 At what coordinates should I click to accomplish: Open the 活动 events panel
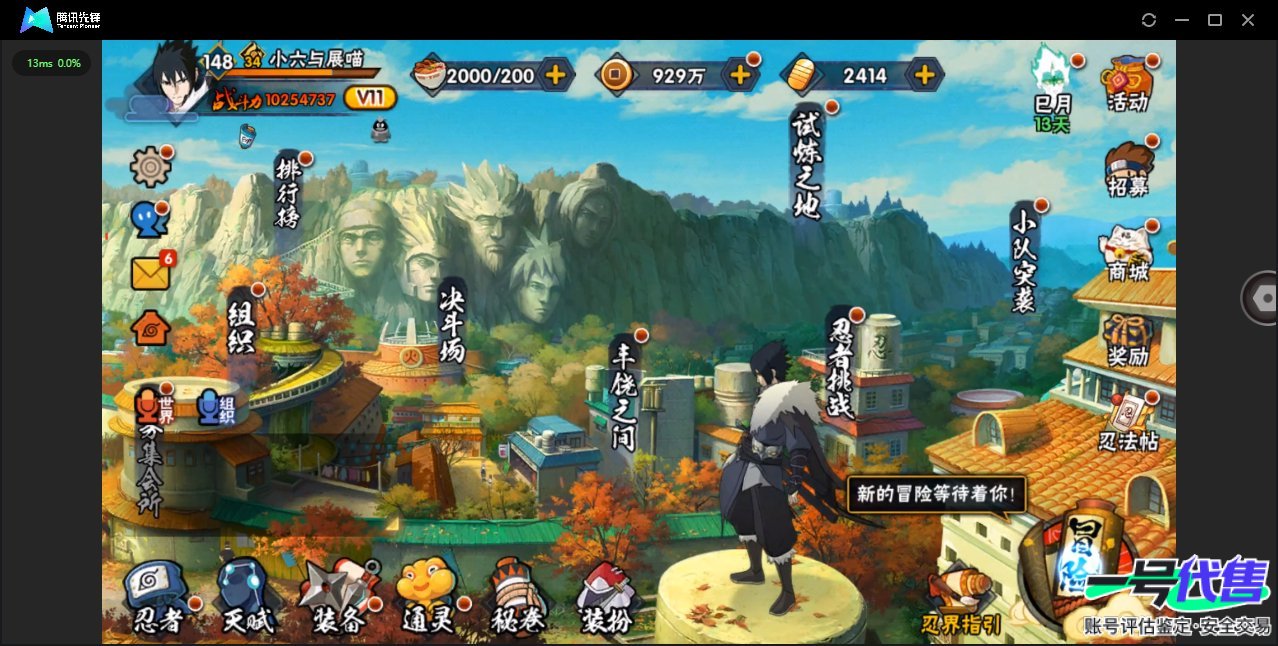pos(1127,84)
